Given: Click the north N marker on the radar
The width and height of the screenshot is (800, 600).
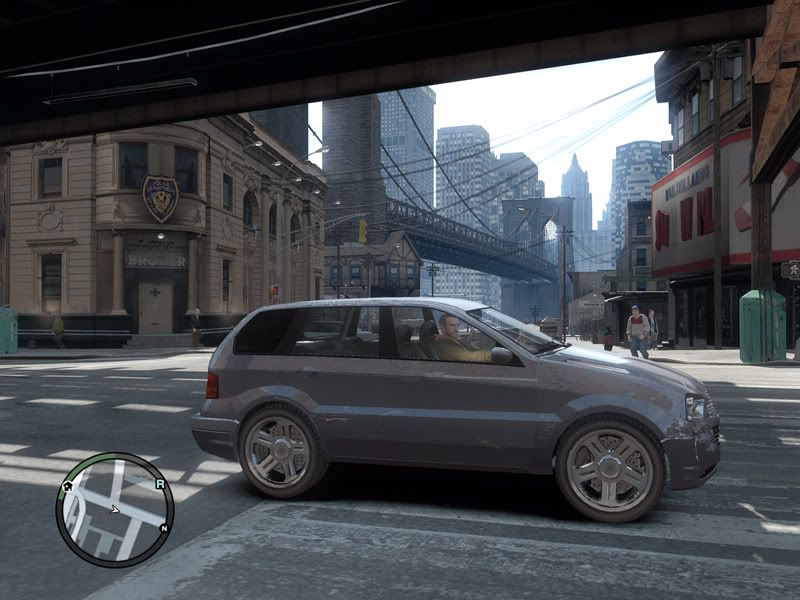Looking at the screenshot, I should (164, 527).
